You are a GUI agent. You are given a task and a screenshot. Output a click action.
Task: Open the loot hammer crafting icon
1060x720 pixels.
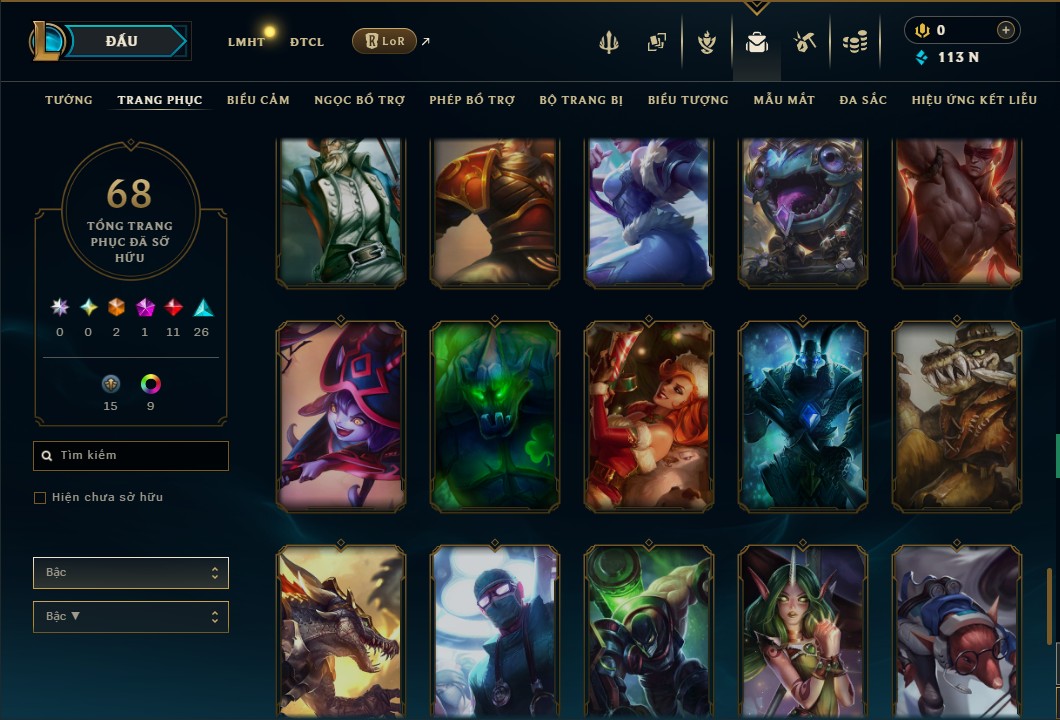point(805,42)
